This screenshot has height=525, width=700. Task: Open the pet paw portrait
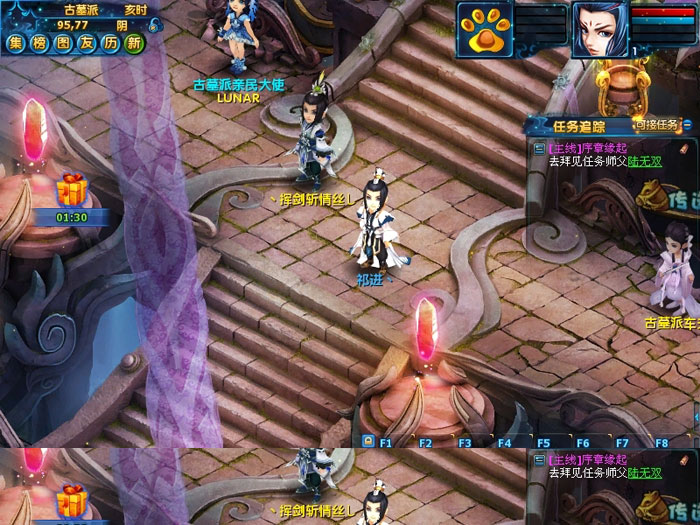coord(485,28)
